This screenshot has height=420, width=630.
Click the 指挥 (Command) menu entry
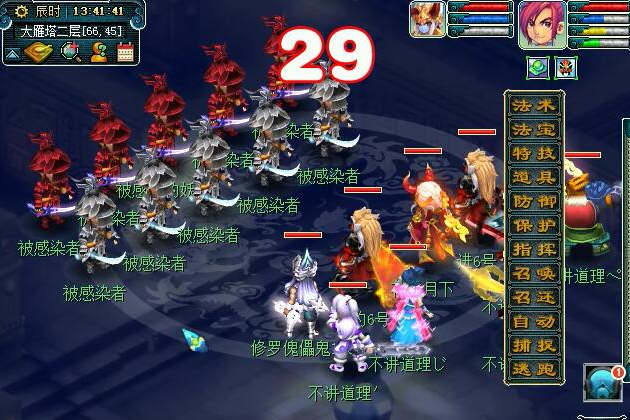534,248
